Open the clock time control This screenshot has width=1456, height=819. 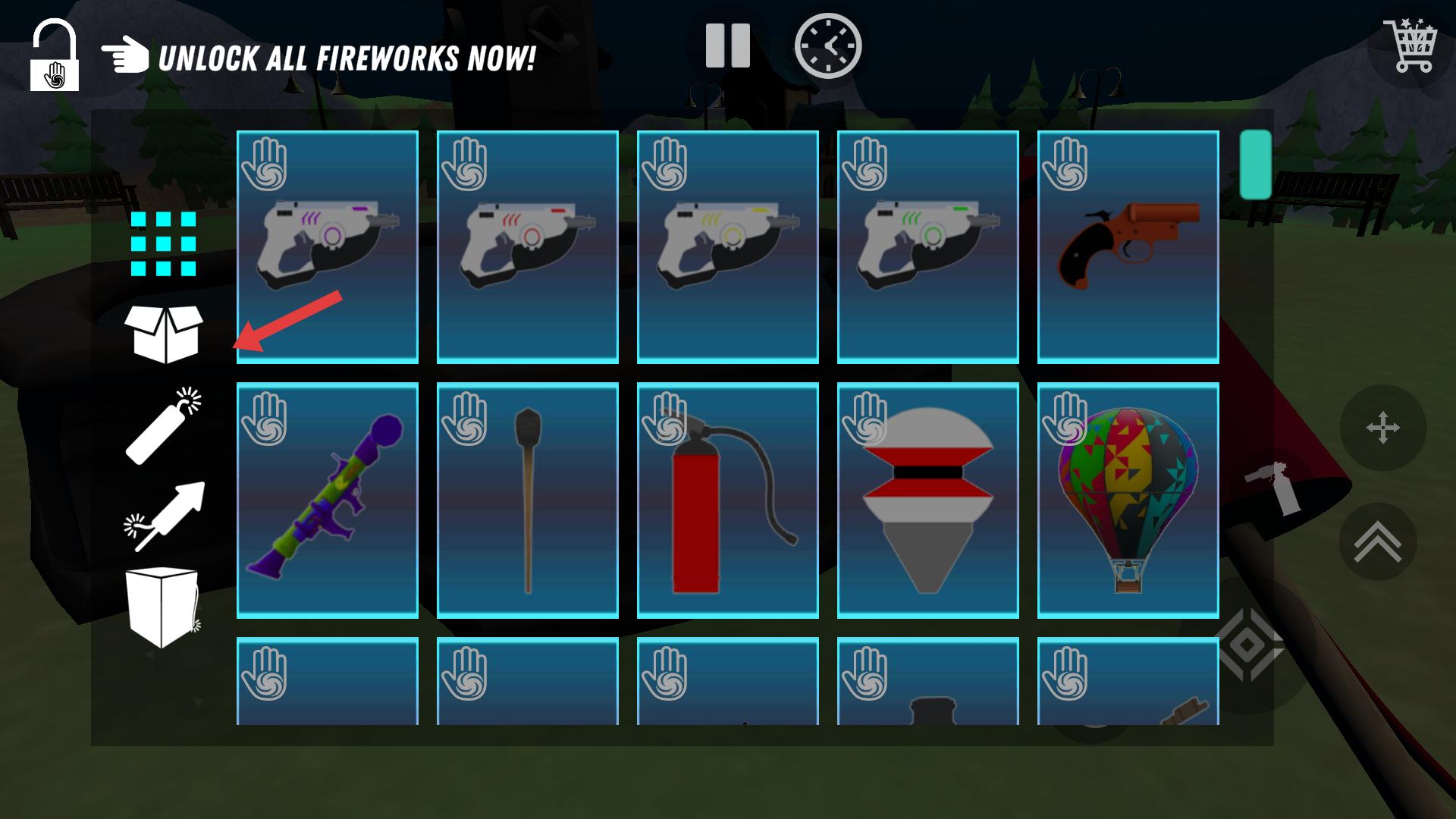pyautogui.click(x=828, y=45)
